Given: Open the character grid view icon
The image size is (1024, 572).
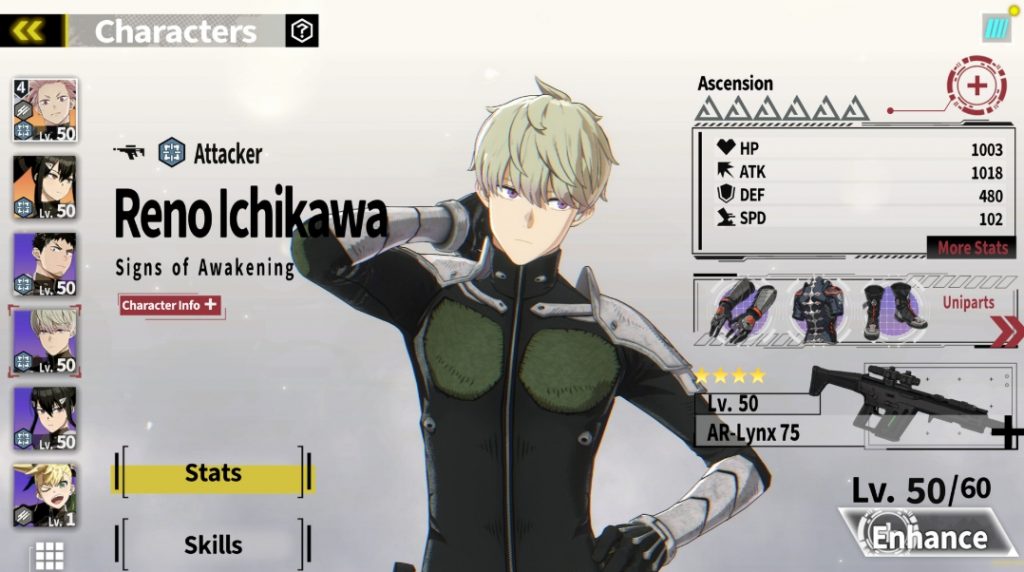Looking at the screenshot, I should [49, 555].
